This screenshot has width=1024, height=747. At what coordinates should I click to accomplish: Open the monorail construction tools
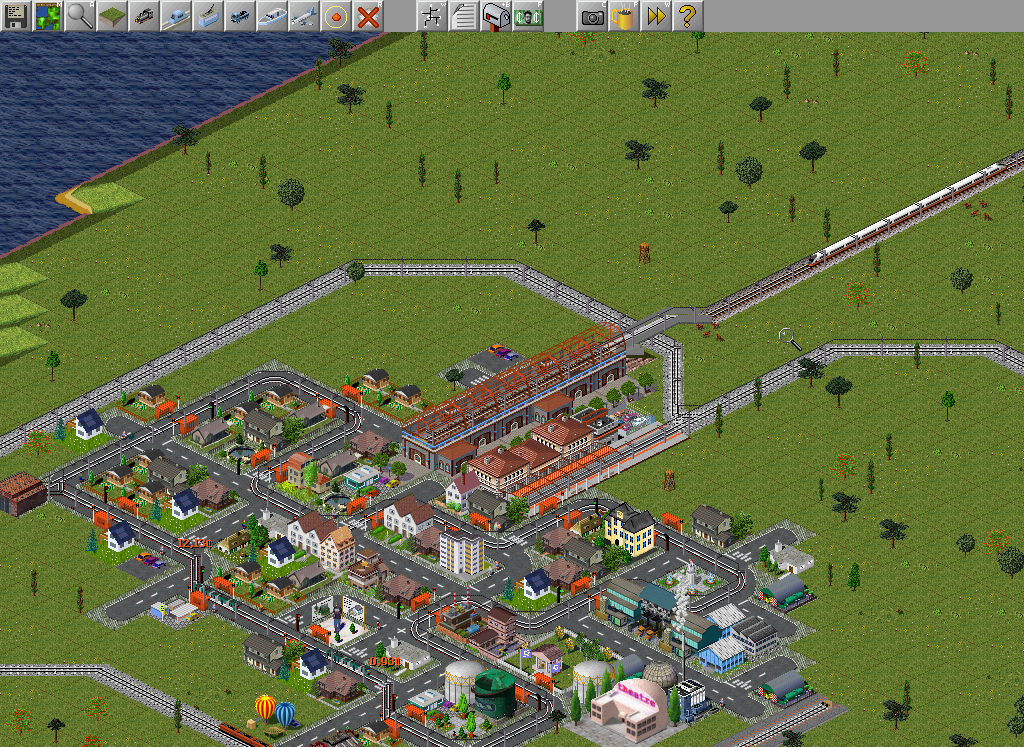tap(176, 16)
